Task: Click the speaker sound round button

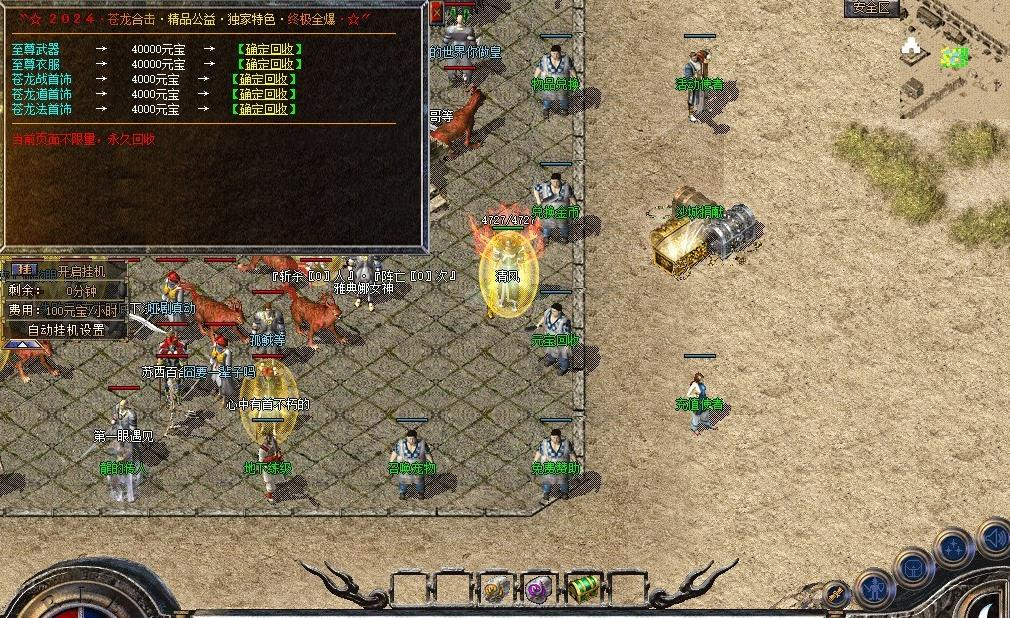Action: point(994,538)
